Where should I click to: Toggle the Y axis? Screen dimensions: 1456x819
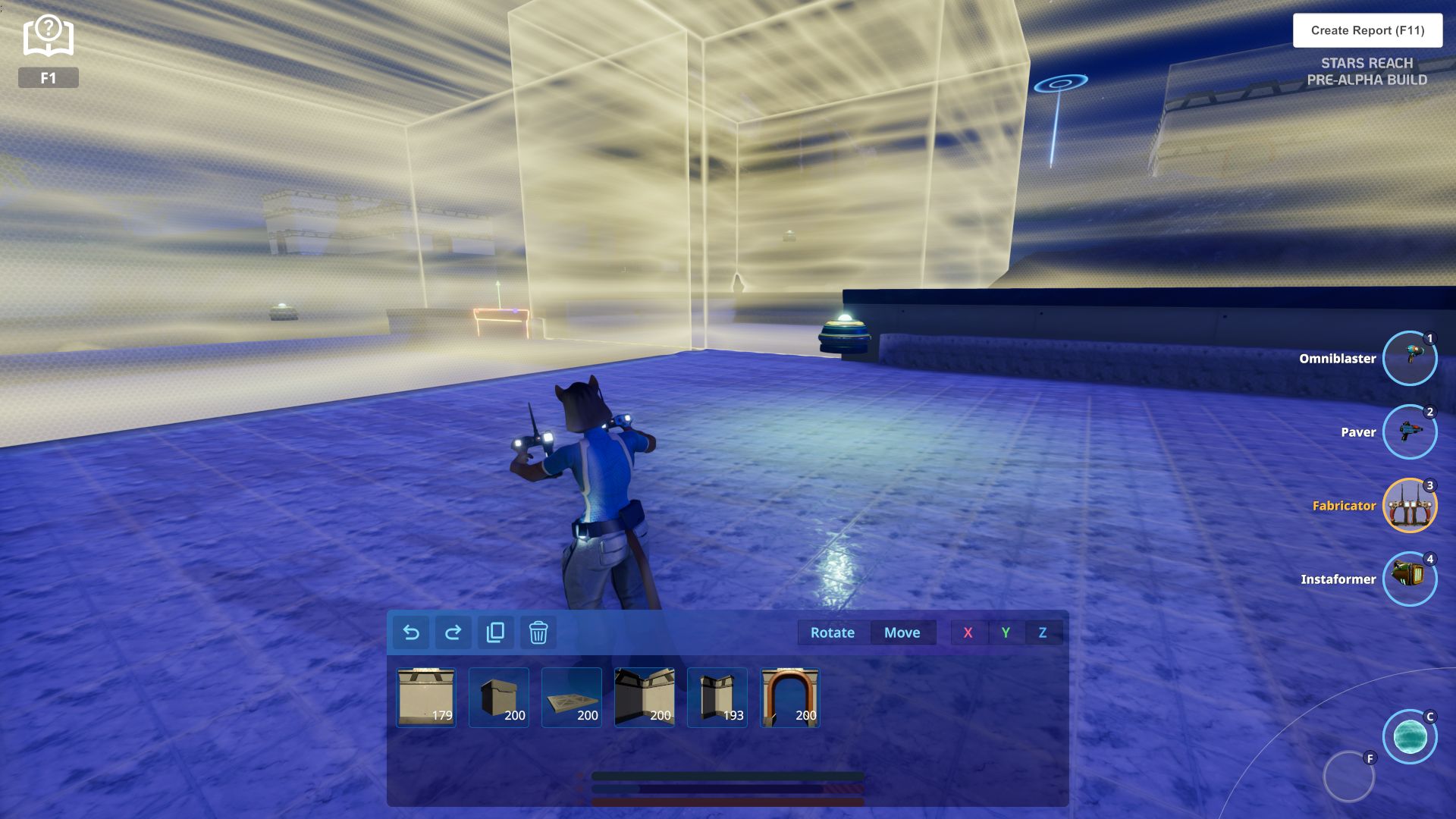coord(1006,632)
